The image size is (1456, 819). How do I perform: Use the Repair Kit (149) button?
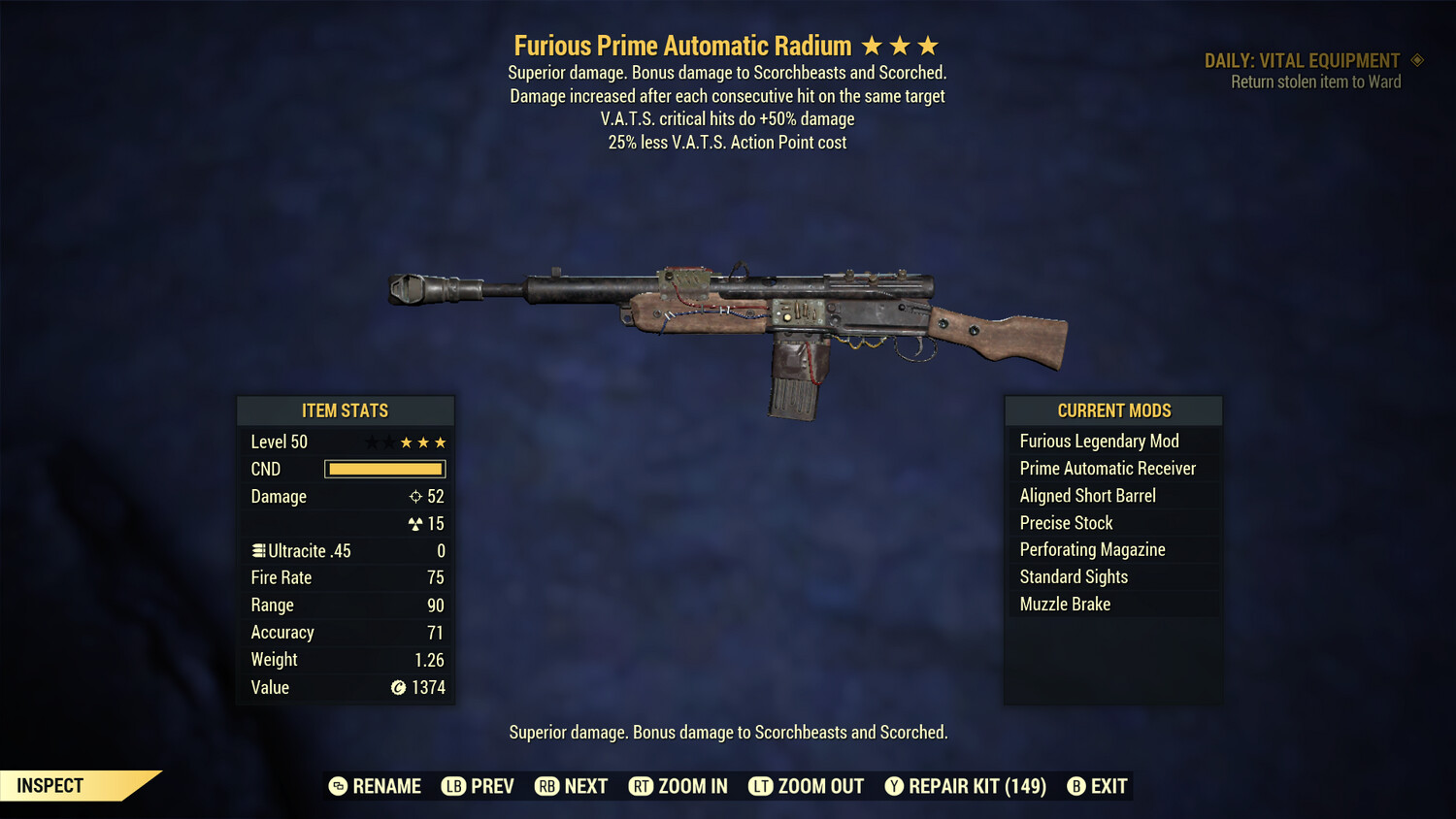click(x=964, y=786)
